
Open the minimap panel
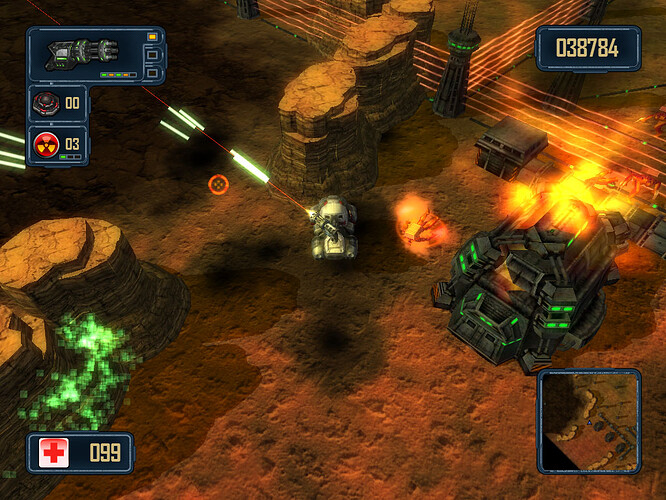[x=589, y=421]
